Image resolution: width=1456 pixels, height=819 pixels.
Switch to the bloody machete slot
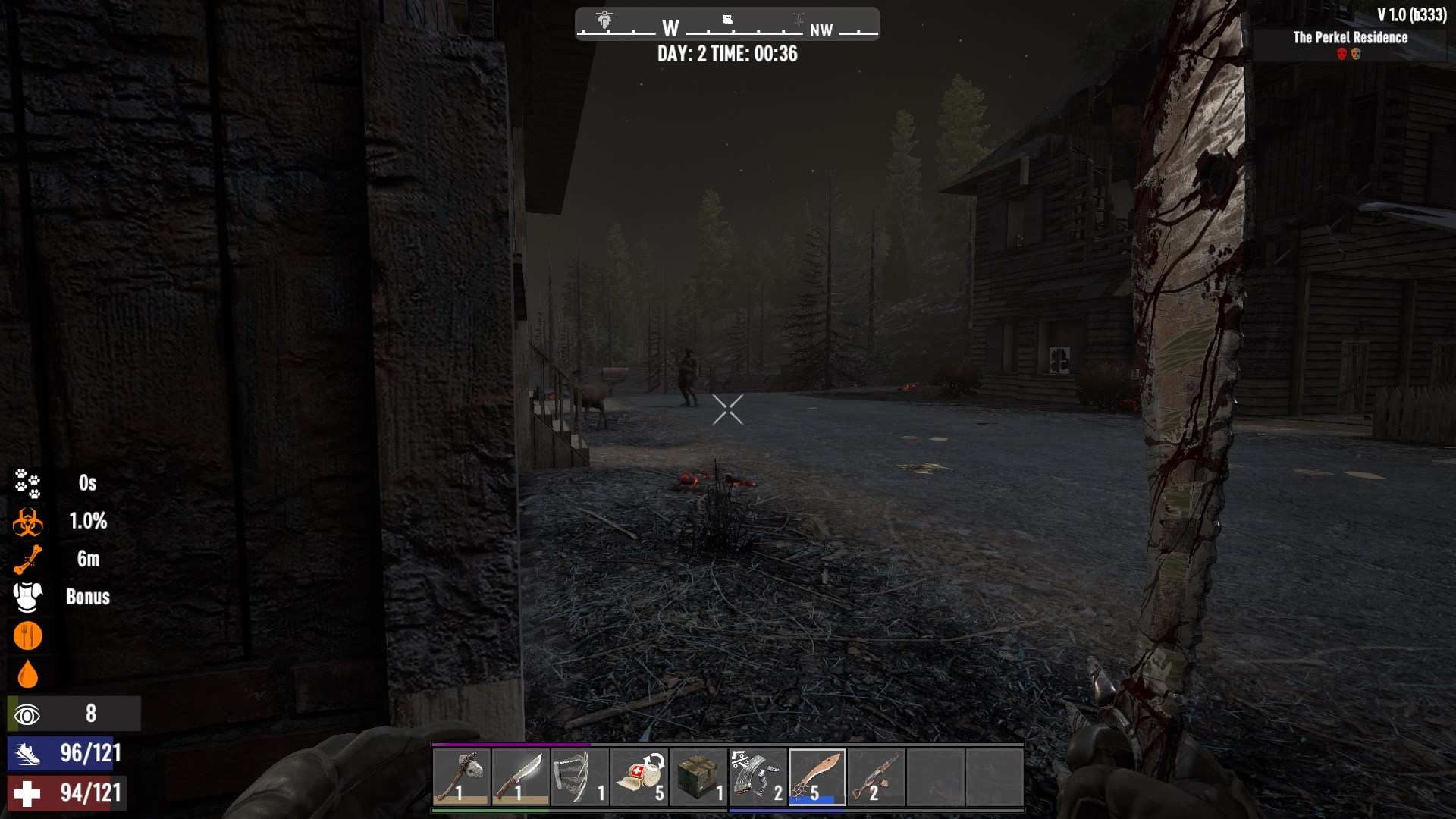817,777
